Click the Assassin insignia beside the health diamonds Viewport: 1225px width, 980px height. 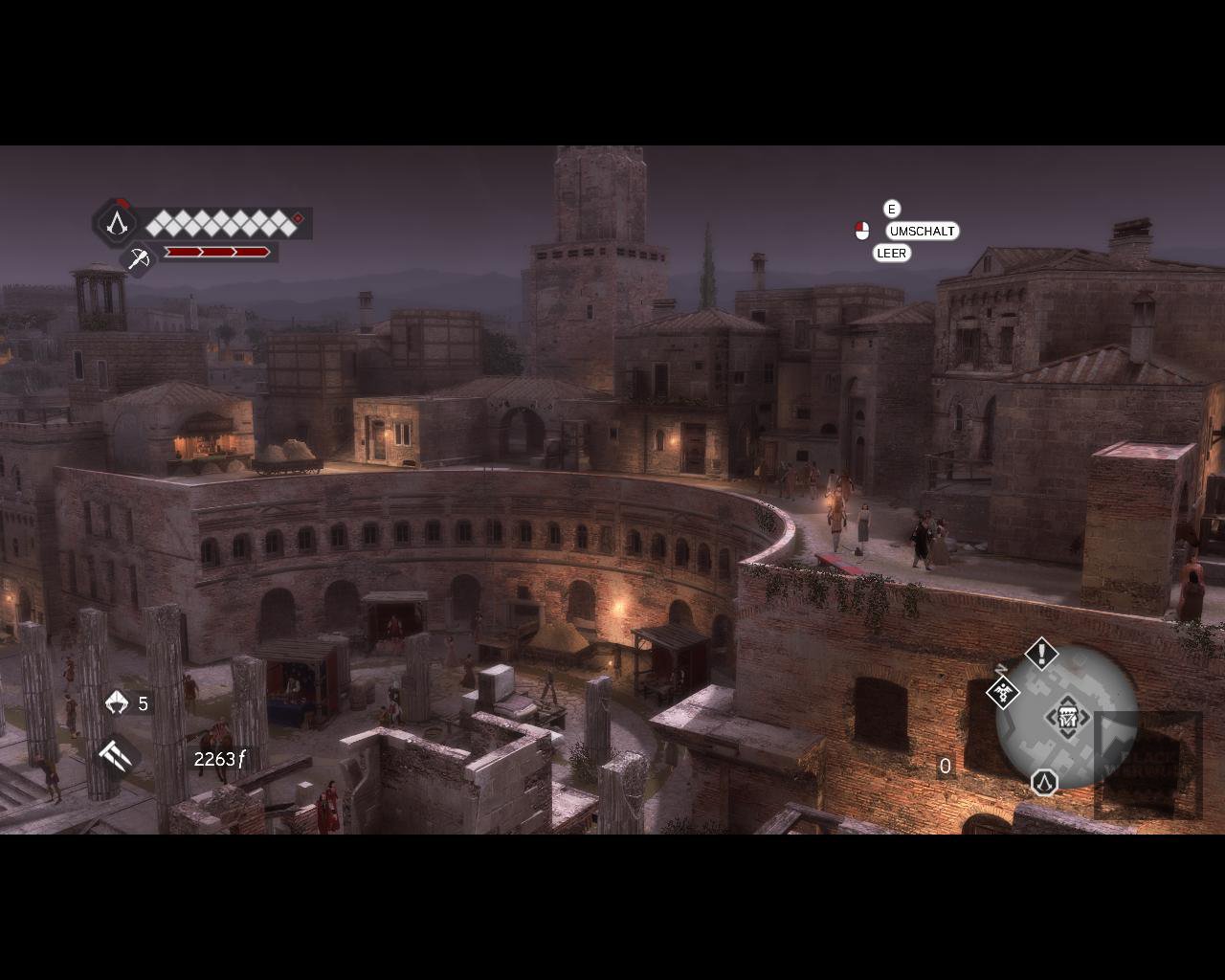pyautogui.click(x=117, y=223)
